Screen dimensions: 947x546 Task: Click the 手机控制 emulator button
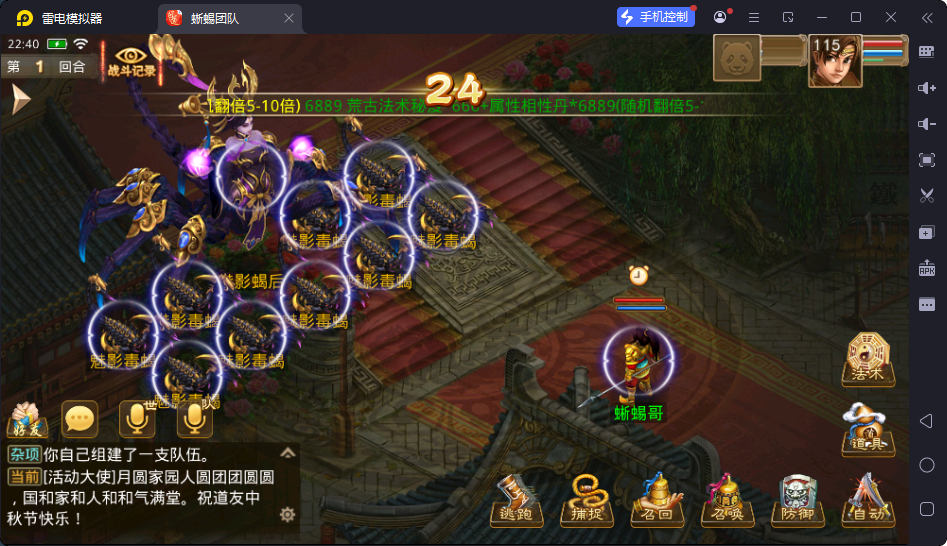(655, 17)
